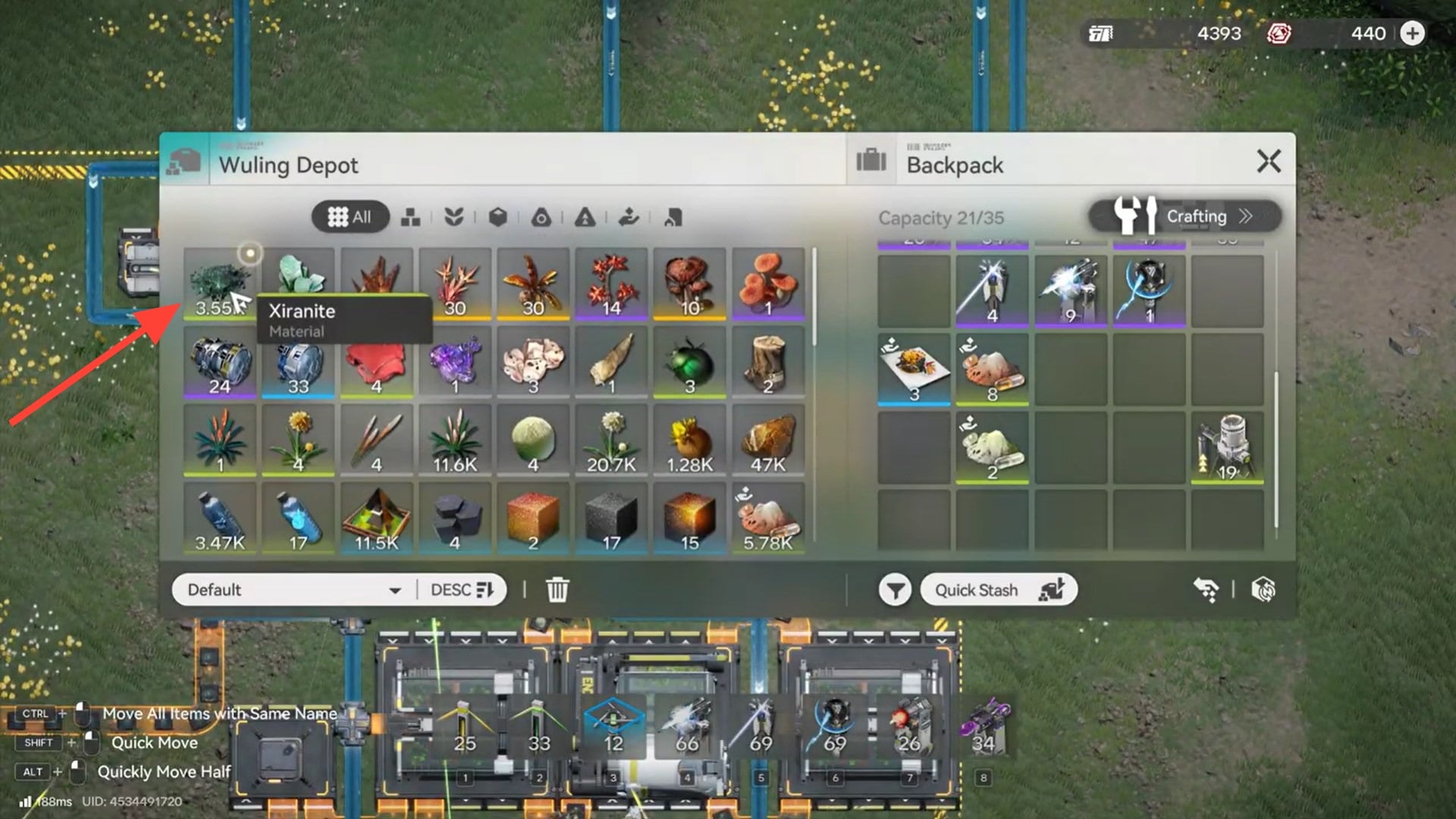
Task: Click the trash bin icon below the depot grid
Action: point(559,588)
